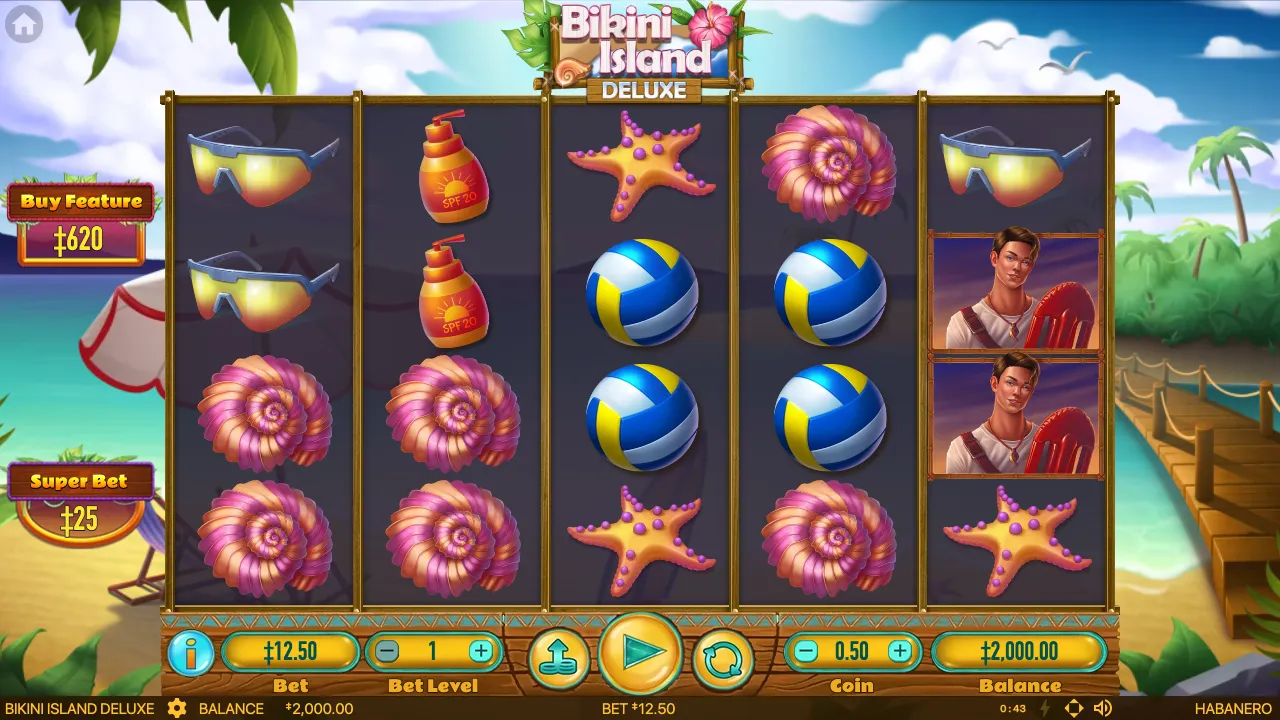The image size is (1280, 720).
Task: Enable turbo mode lightning icon
Action: 1044,708
